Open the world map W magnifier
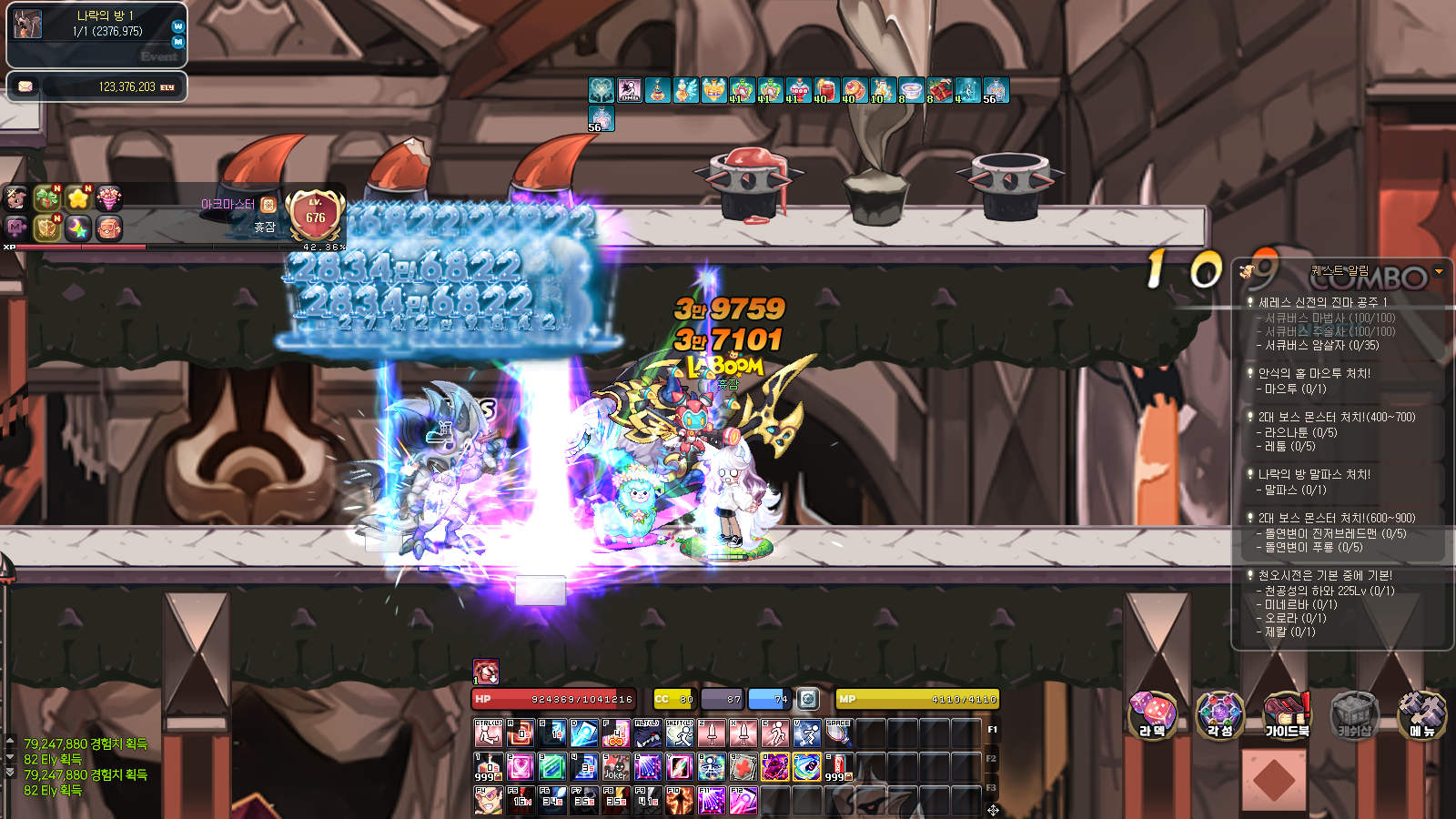This screenshot has width=1456, height=819. click(177, 26)
